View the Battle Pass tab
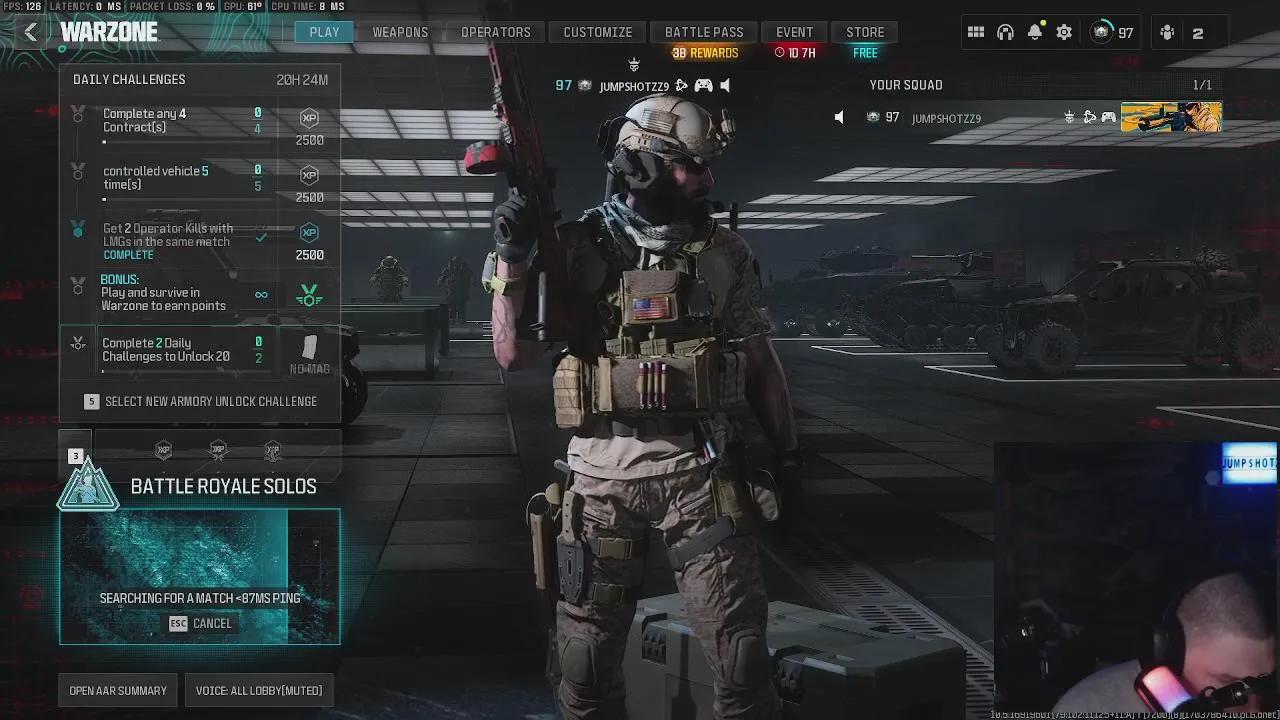This screenshot has height=720, width=1280. (x=704, y=32)
